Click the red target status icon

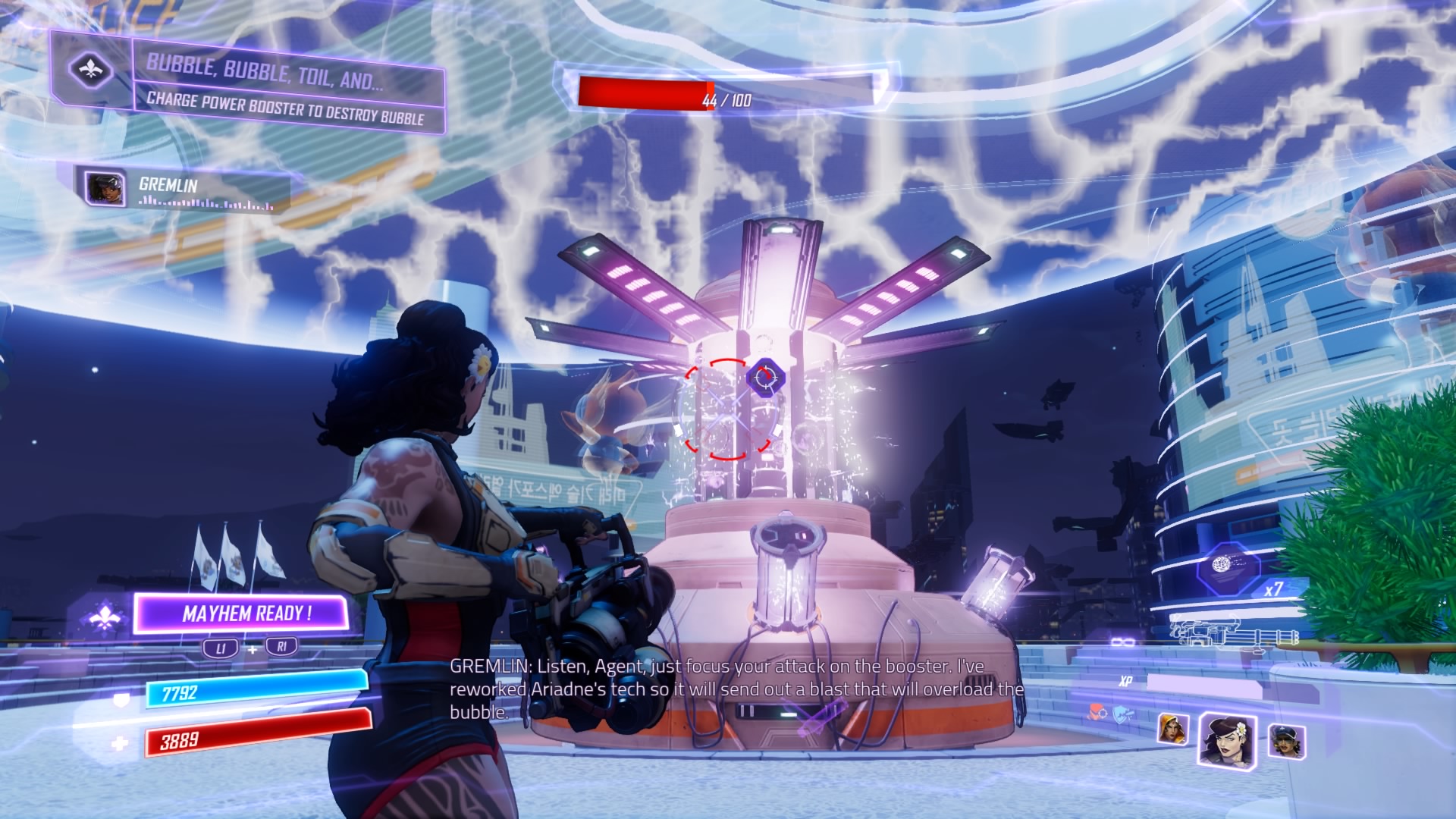[1094, 714]
